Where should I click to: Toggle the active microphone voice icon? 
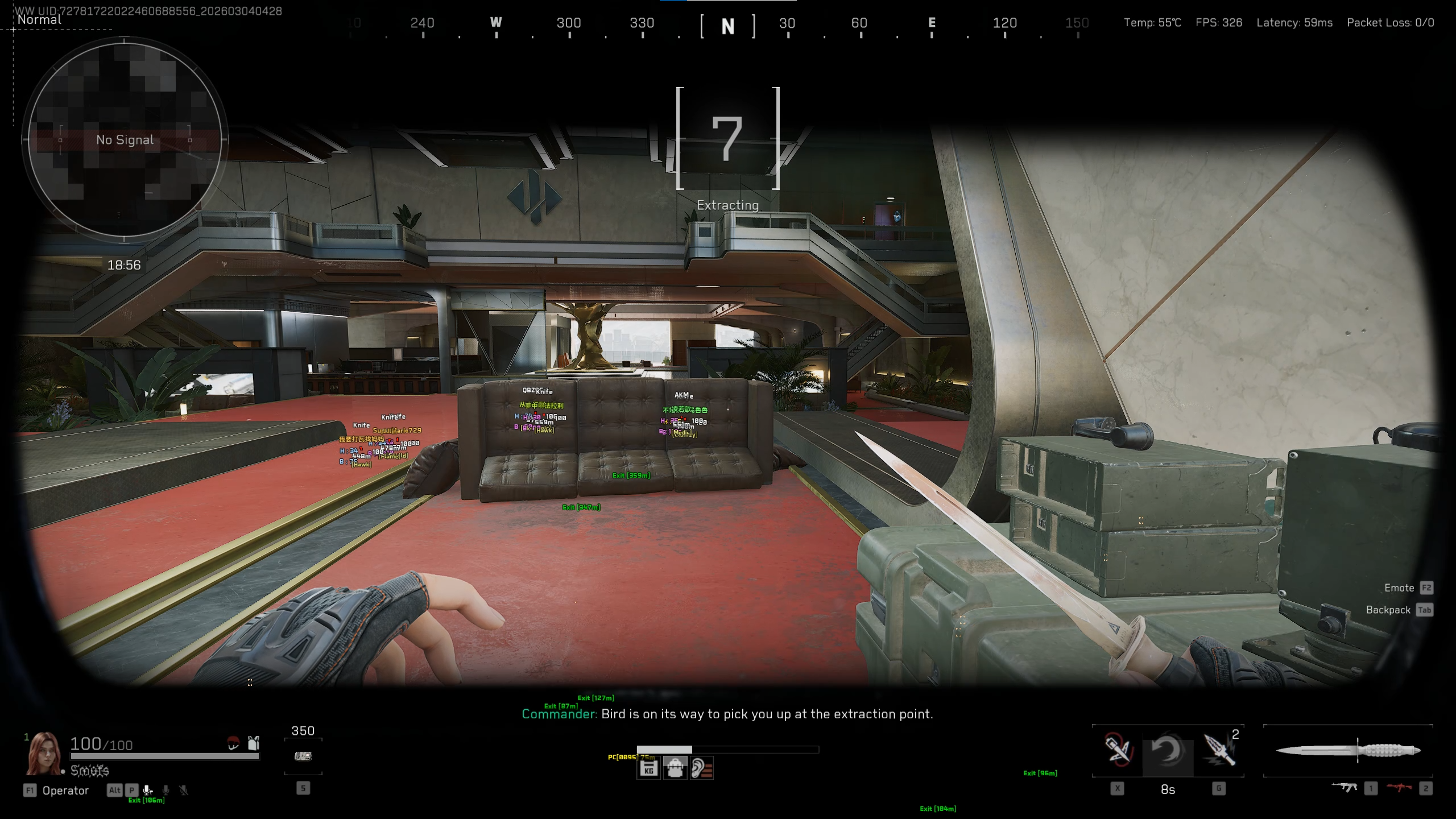[148, 790]
